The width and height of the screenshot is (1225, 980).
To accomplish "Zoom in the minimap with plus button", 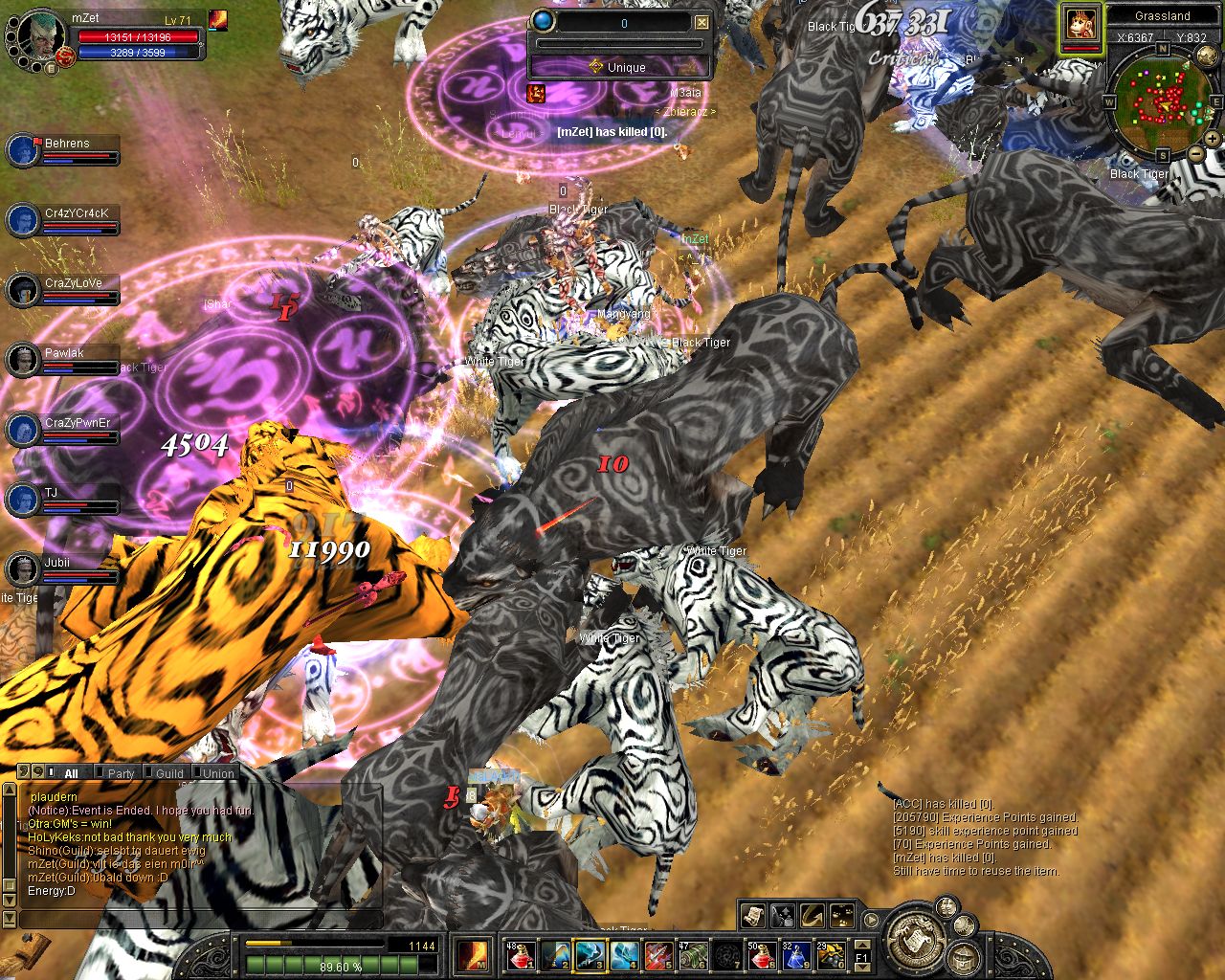I will 1212,139.
